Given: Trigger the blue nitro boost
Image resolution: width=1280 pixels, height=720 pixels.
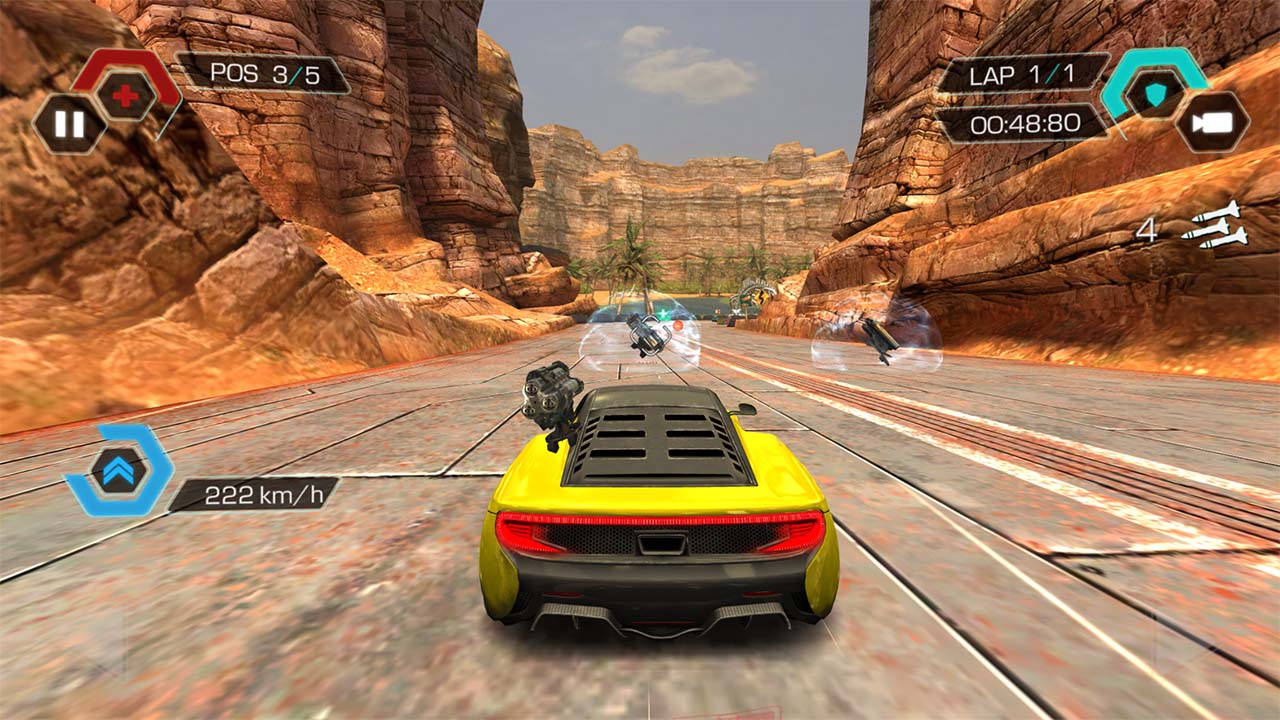Looking at the screenshot, I should [x=119, y=470].
